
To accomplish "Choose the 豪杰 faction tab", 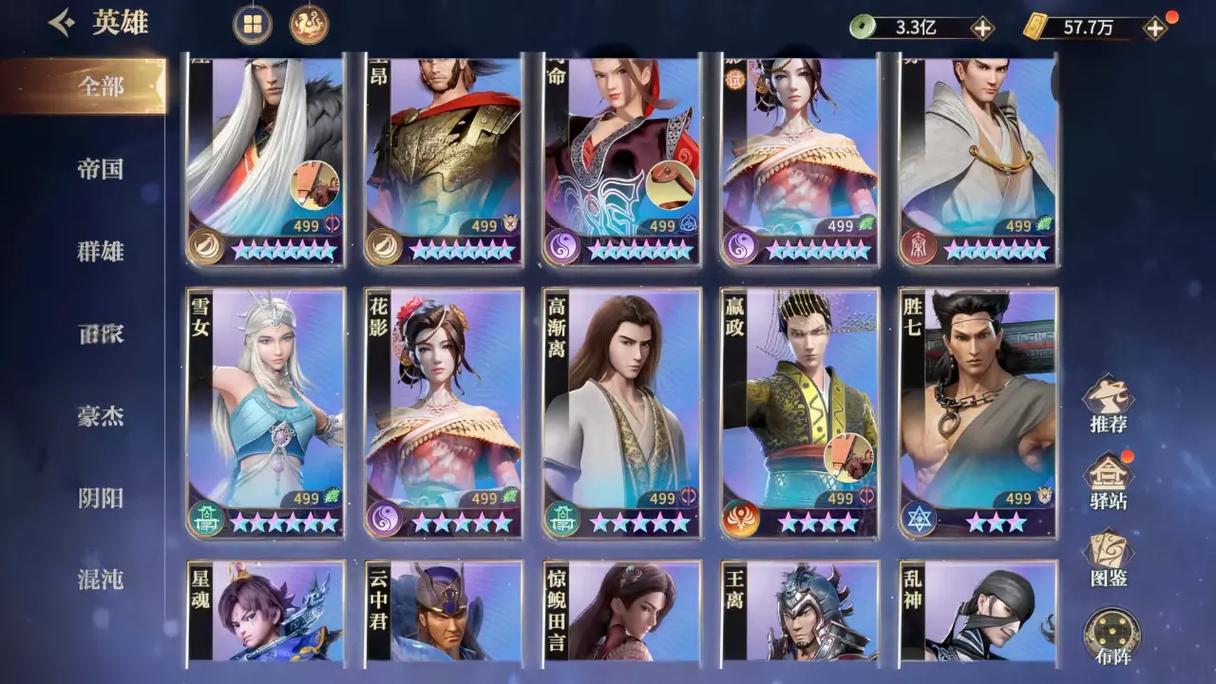I will (x=100, y=415).
